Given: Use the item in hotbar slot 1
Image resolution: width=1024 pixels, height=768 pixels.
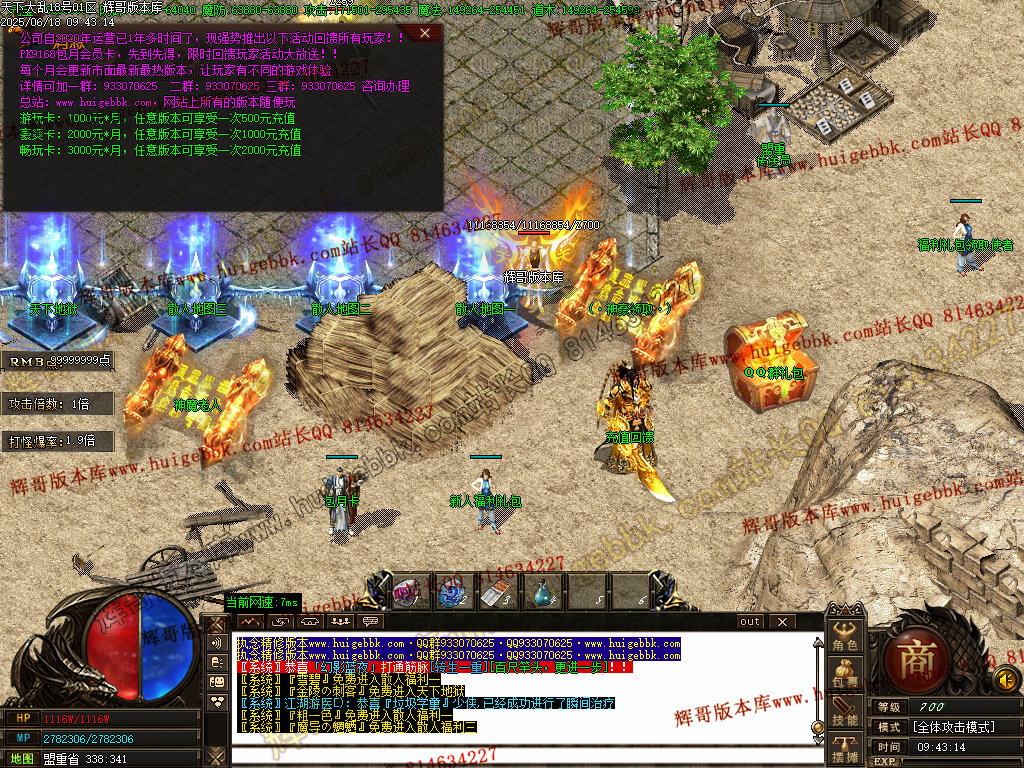Looking at the screenshot, I should tap(408, 593).
